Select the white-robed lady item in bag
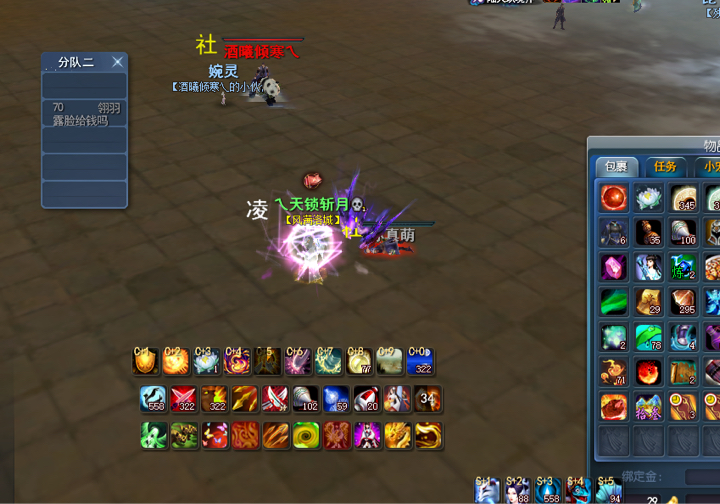Viewport: 720px width, 504px height. pos(649,267)
